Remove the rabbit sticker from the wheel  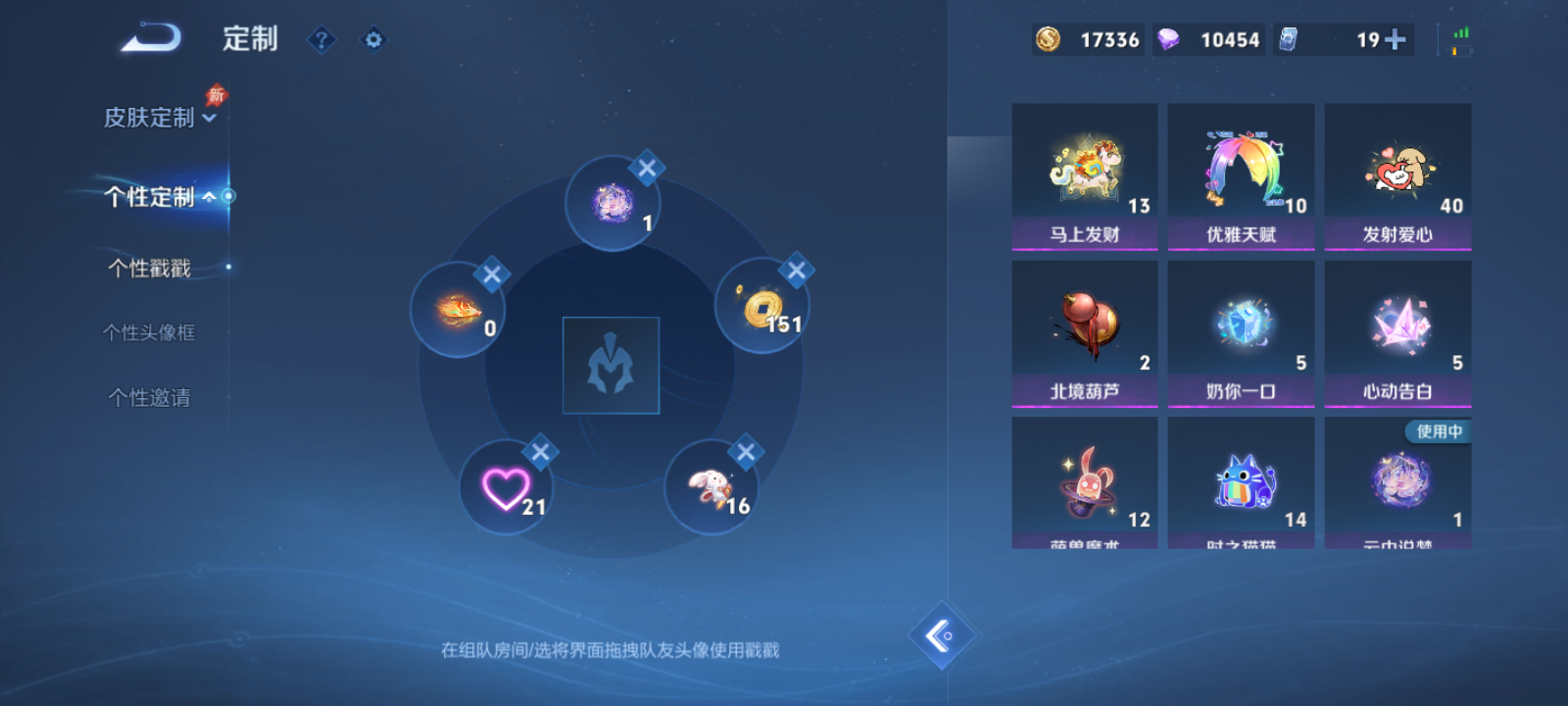(x=745, y=453)
